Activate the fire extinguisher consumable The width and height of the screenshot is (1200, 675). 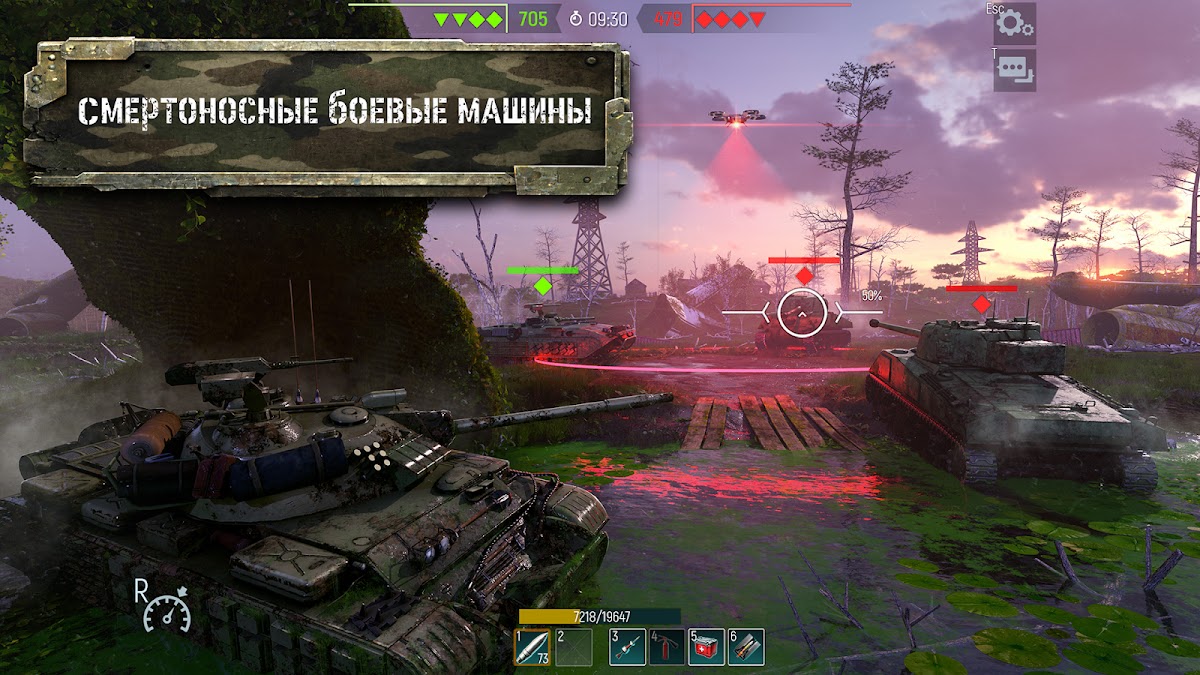tap(667, 647)
